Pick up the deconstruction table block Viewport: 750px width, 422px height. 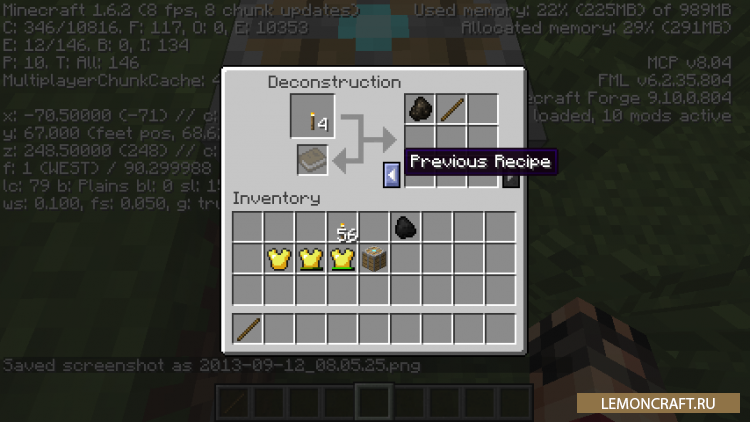374,259
